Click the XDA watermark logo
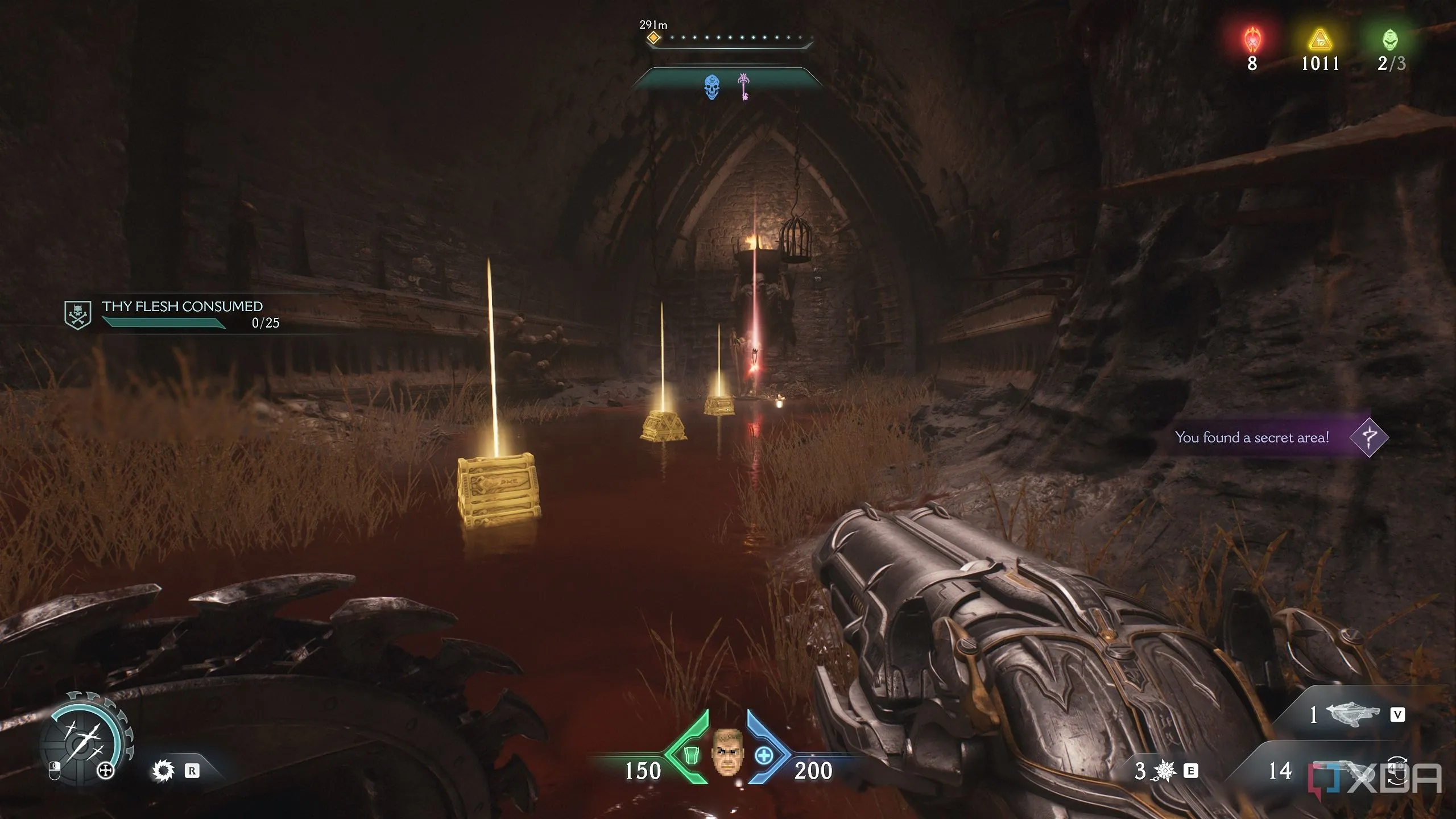1456x819 pixels. tap(1375, 778)
